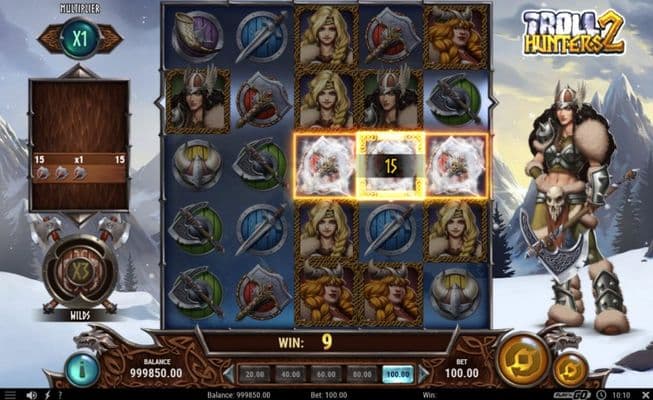Viewport: 653px width, 400px height.
Task: Choose the 40.00 bet value
Action: (x=290, y=374)
